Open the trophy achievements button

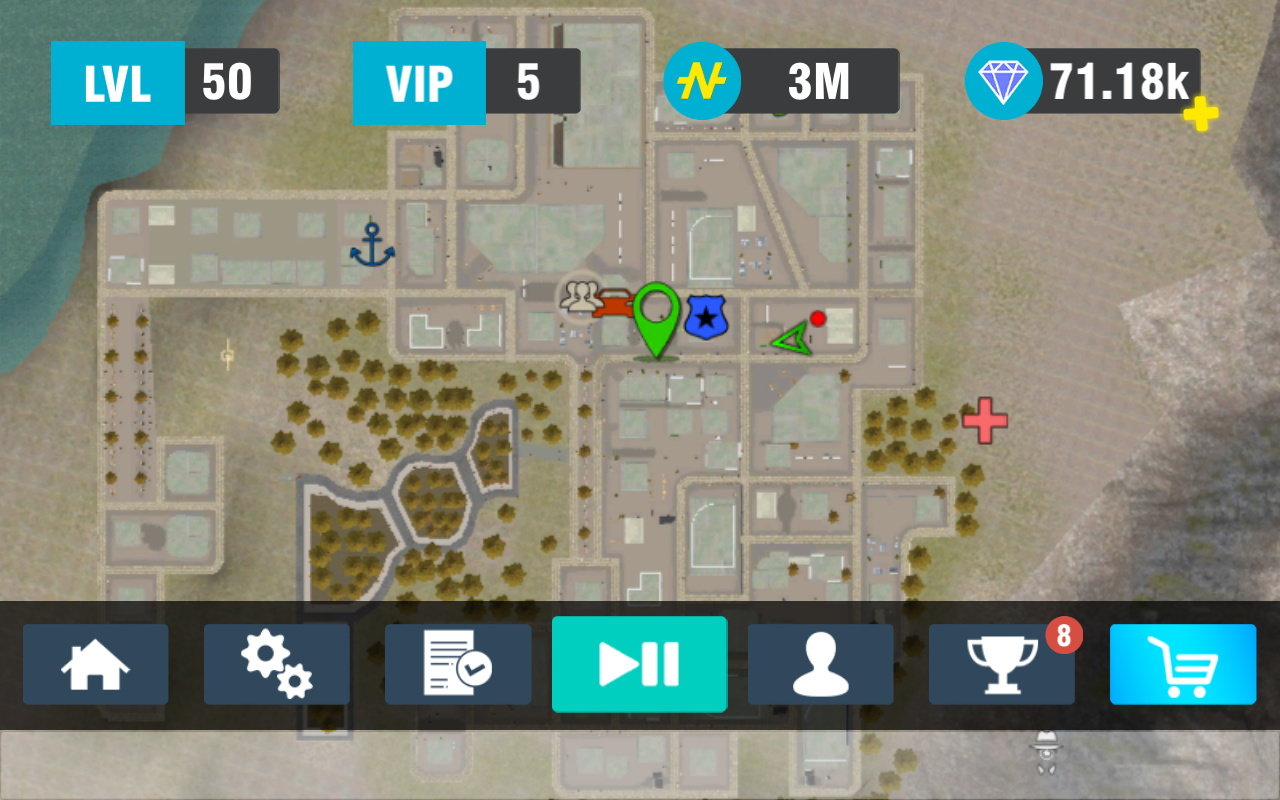(x=1002, y=665)
